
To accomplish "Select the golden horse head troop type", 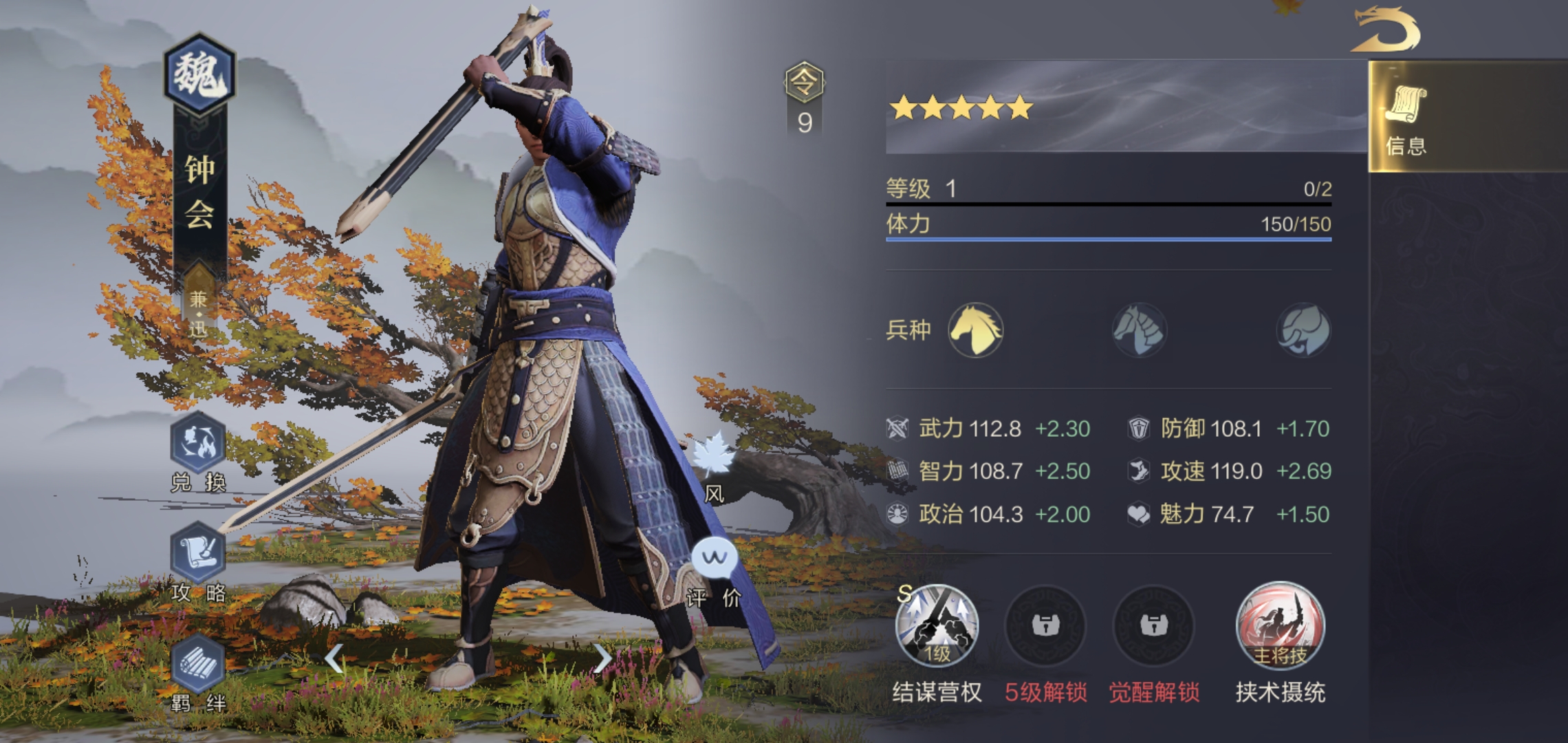I will click(x=975, y=330).
